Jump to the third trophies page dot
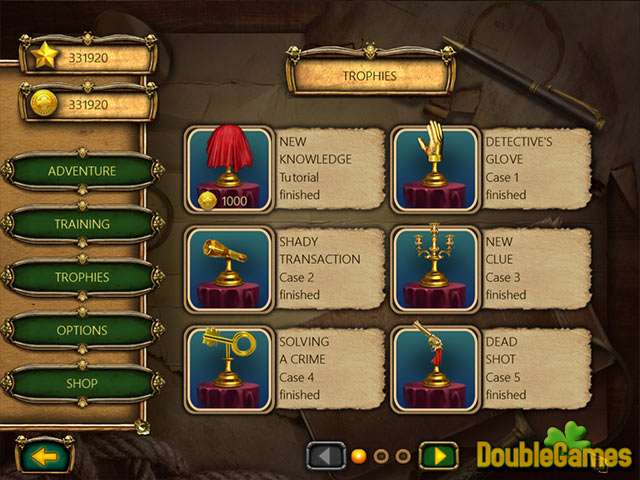640x480 pixels. pos(403,457)
